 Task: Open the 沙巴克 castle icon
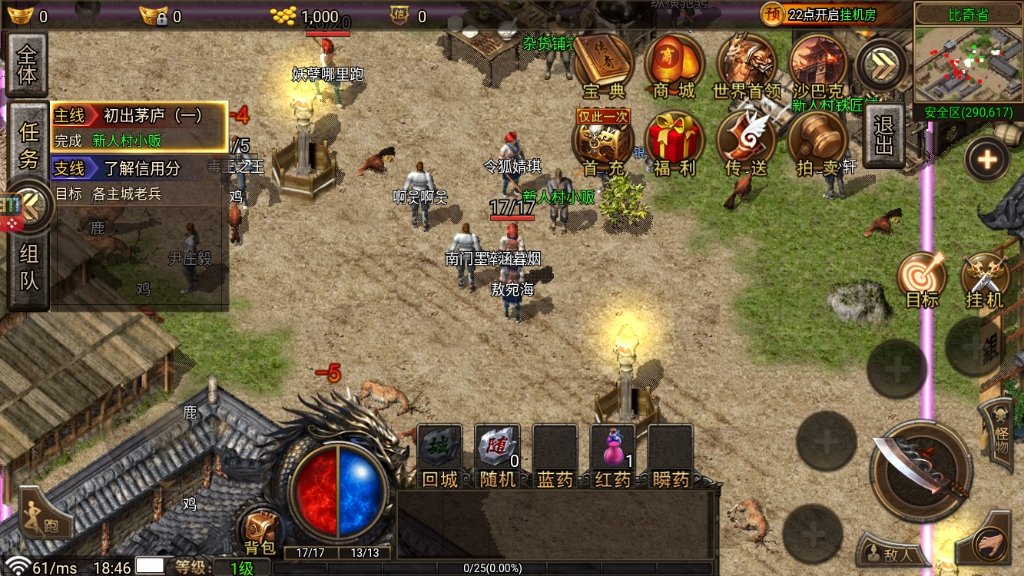pyautogui.click(x=818, y=64)
